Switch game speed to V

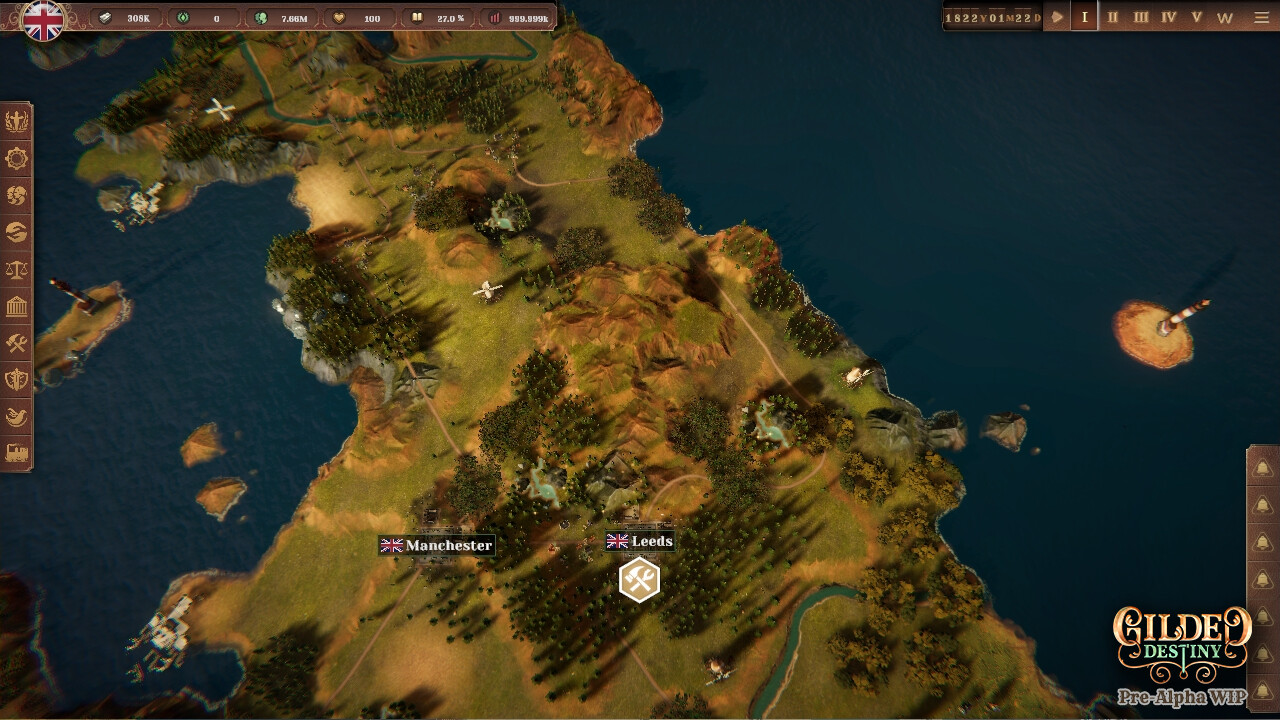(x=1196, y=17)
